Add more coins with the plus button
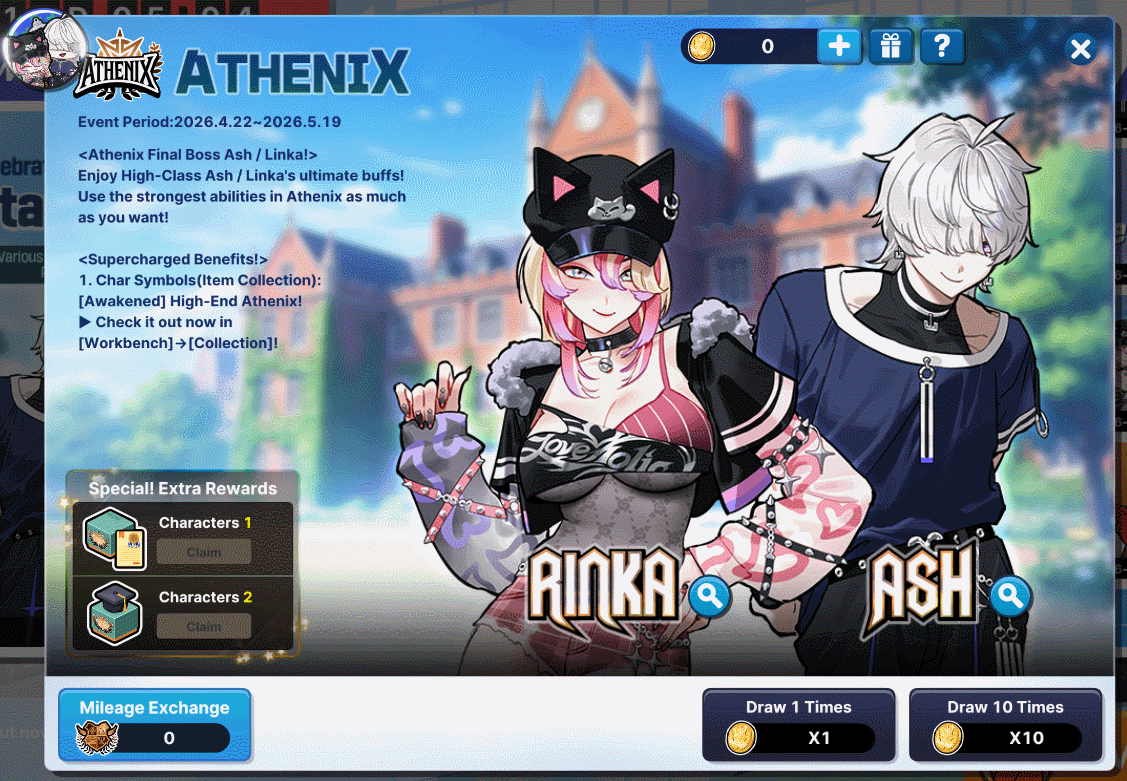 (x=839, y=46)
